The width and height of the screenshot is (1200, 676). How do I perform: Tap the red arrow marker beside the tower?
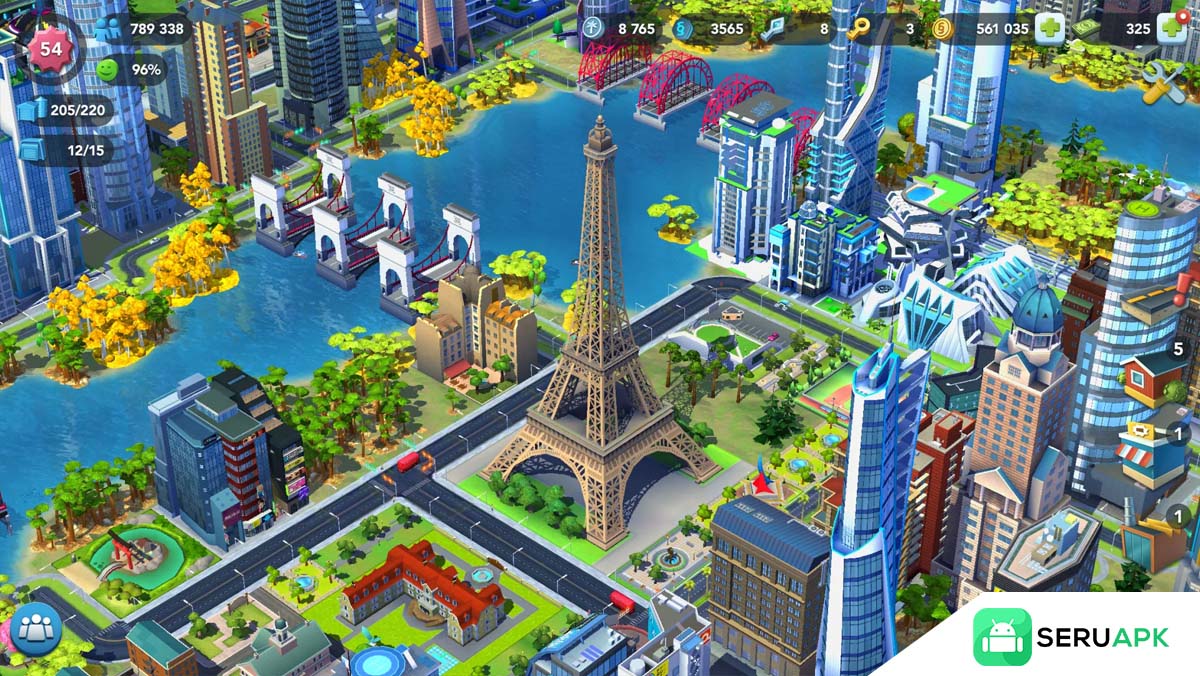pyautogui.click(x=766, y=484)
